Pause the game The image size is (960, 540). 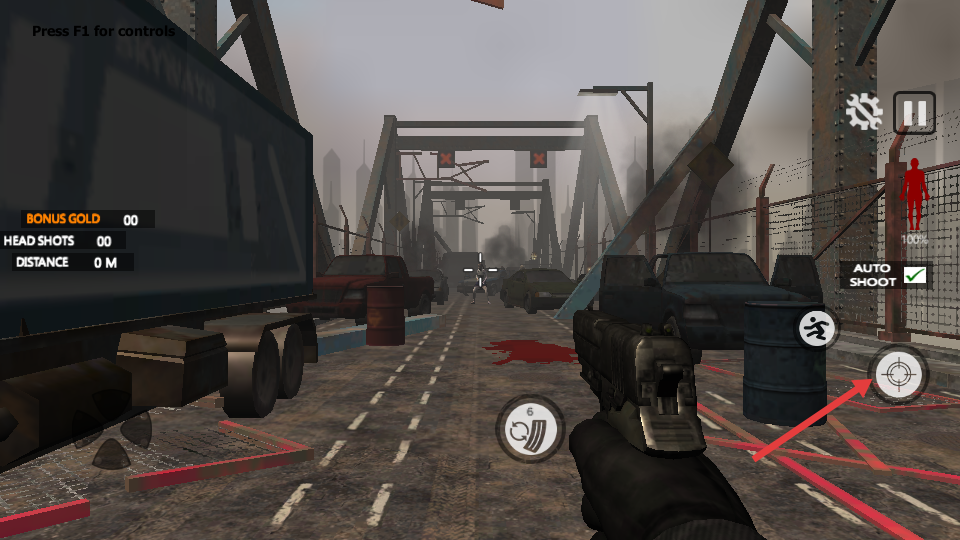pos(914,112)
